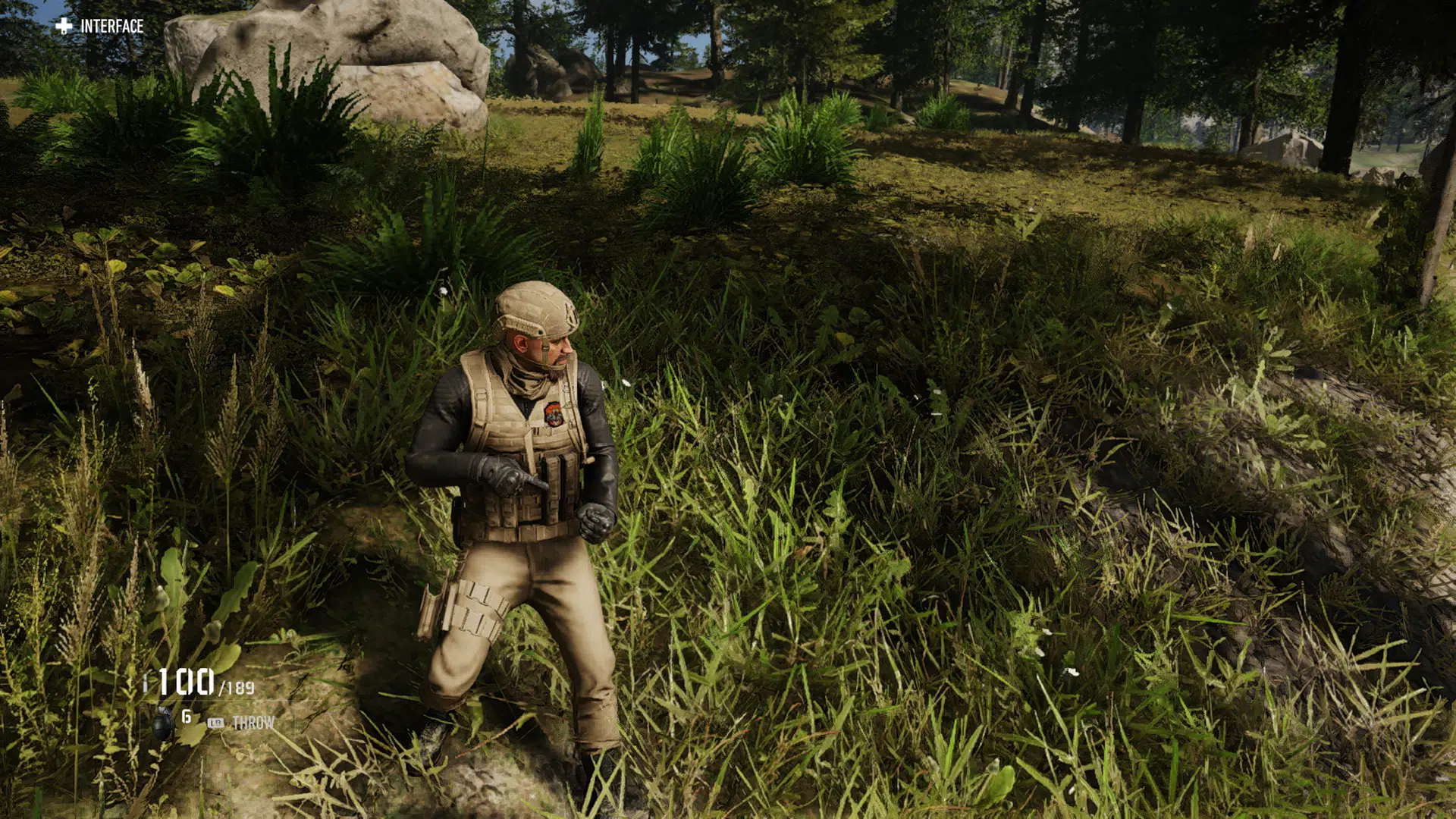The height and width of the screenshot is (819, 1456).
Task: Click the INTERFACE label text
Action: tap(112, 25)
